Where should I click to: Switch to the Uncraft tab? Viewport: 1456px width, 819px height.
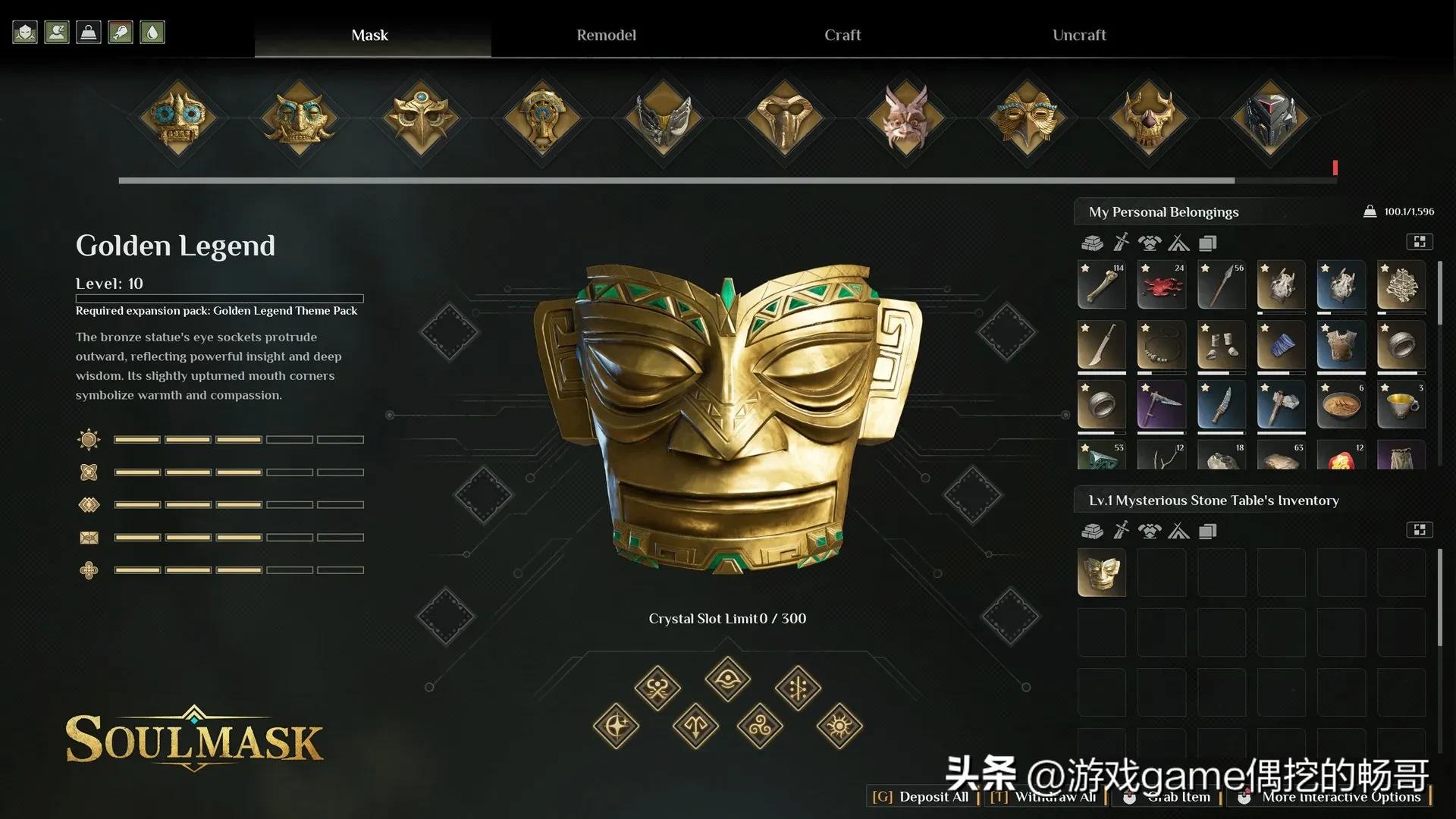pyautogui.click(x=1078, y=35)
